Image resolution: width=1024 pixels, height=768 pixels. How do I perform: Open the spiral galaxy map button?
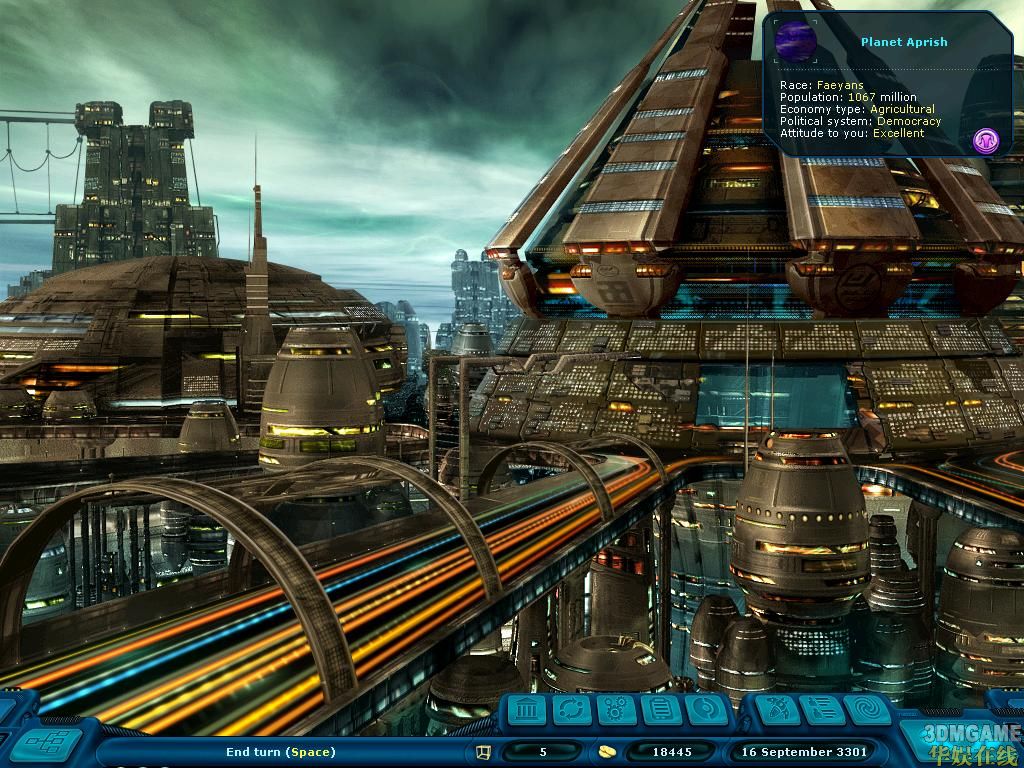pyautogui.click(x=867, y=711)
